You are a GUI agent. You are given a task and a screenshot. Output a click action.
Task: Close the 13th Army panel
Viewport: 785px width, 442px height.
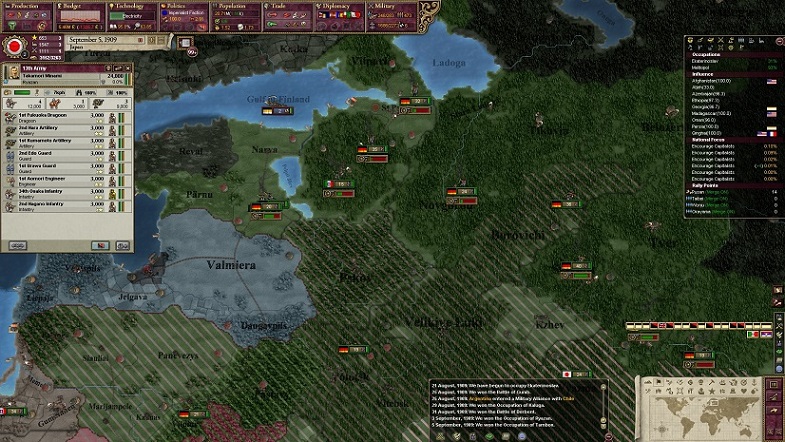pos(130,68)
